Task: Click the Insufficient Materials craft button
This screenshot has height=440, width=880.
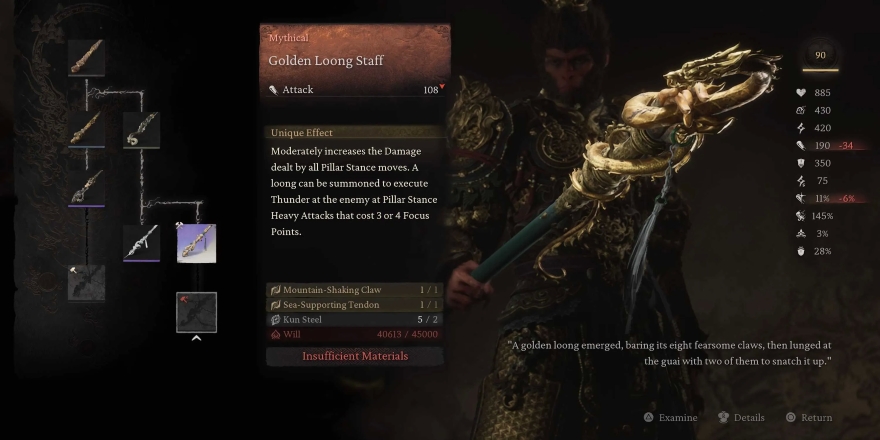Action: coord(355,356)
